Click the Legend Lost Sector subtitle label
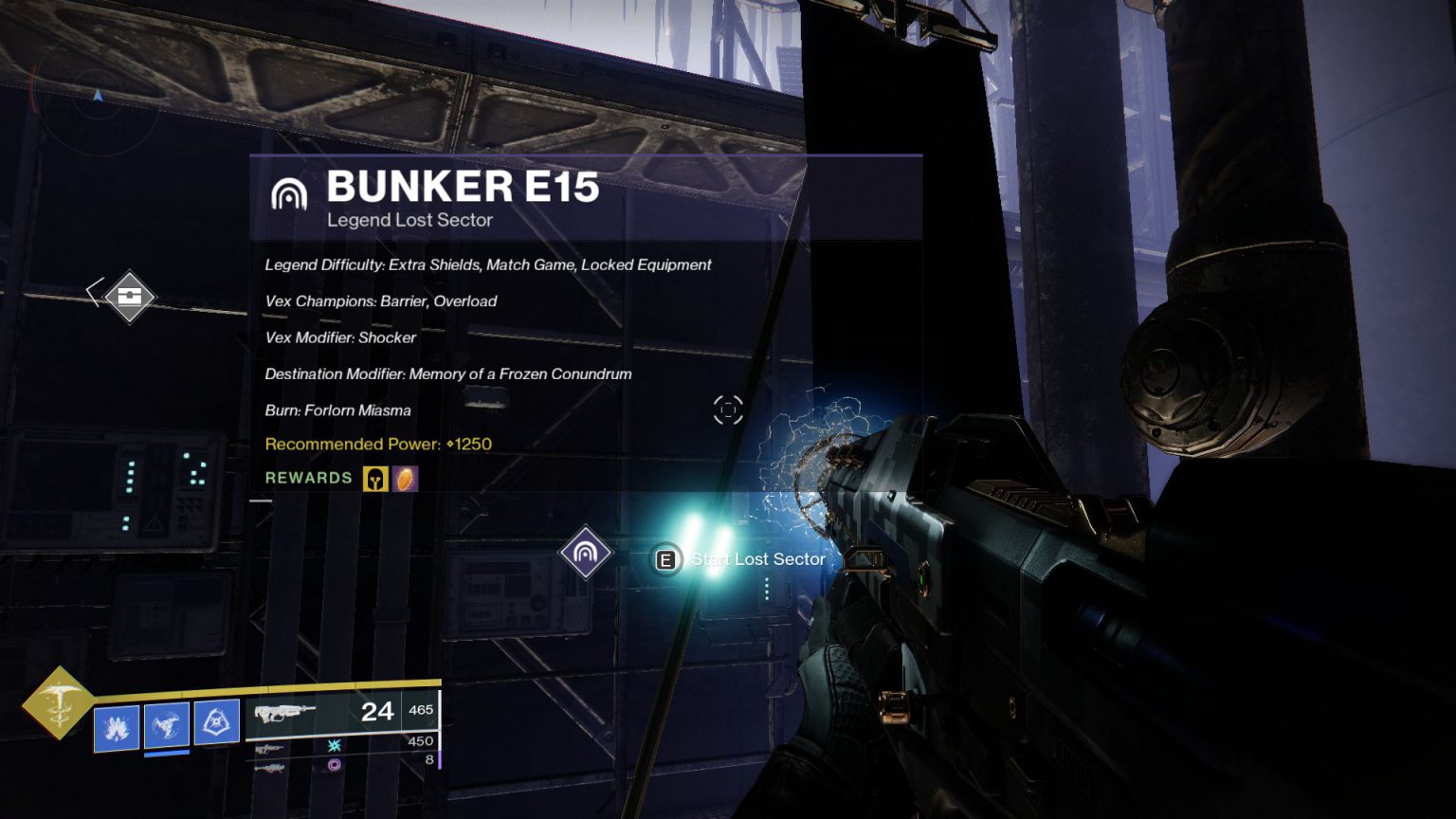The height and width of the screenshot is (819, 1456). click(x=409, y=220)
